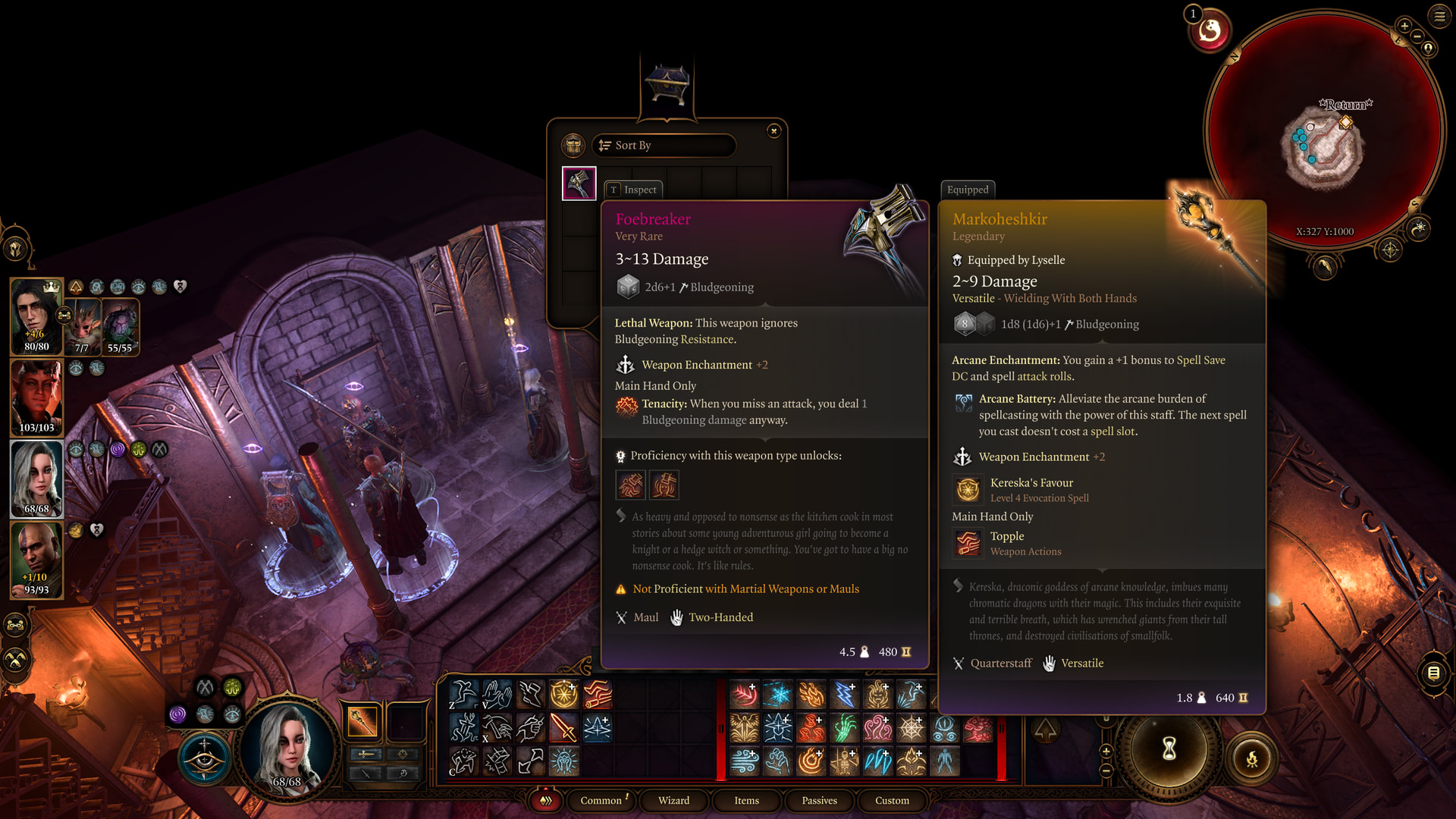Select the dark-haired crowned character portrait

[x=36, y=316]
